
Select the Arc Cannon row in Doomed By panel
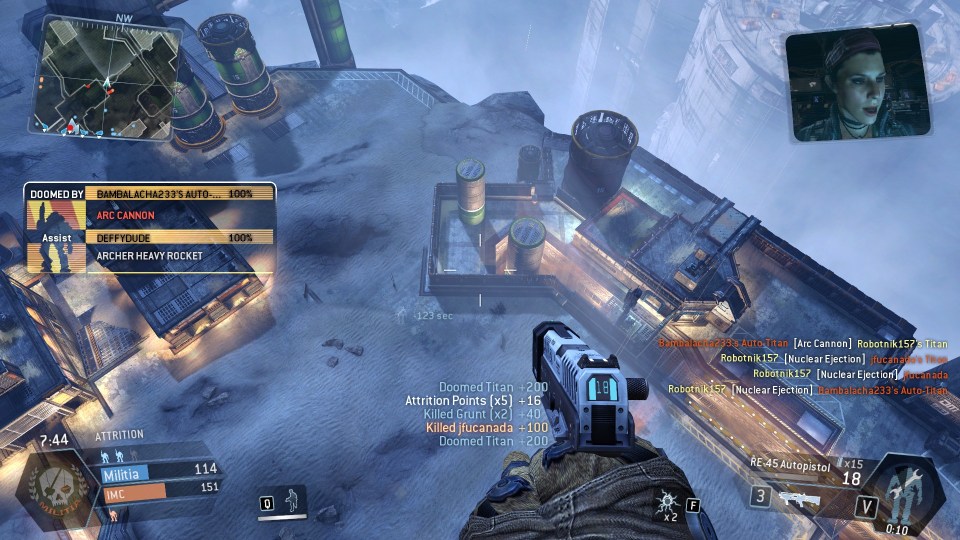[180, 214]
